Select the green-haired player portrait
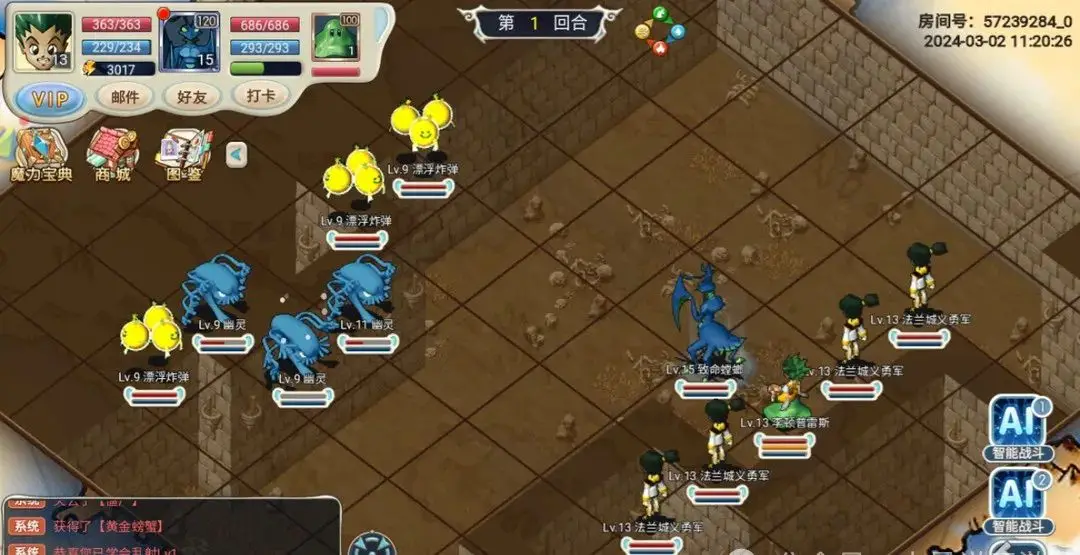Screen dimensions: 1080x555 [44, 42]
